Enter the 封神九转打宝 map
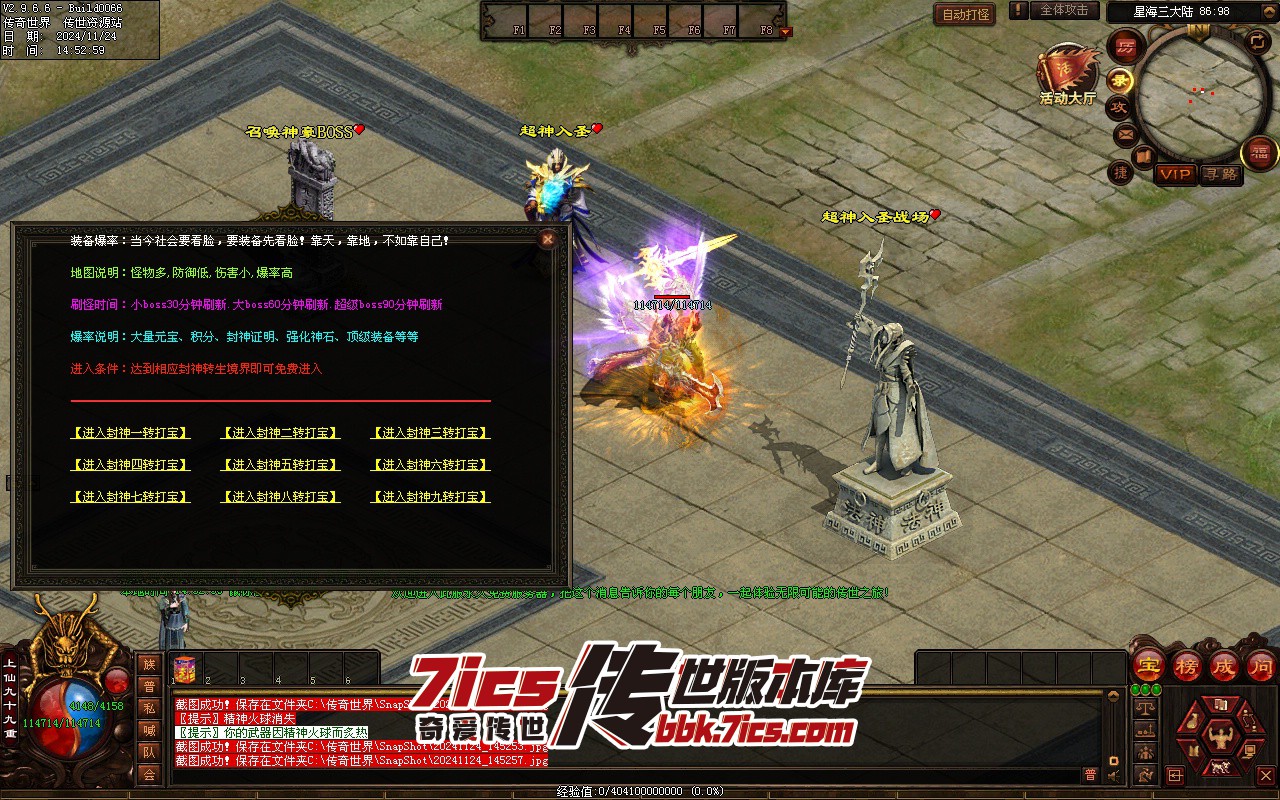1280x800 pixels. point(430,497)
